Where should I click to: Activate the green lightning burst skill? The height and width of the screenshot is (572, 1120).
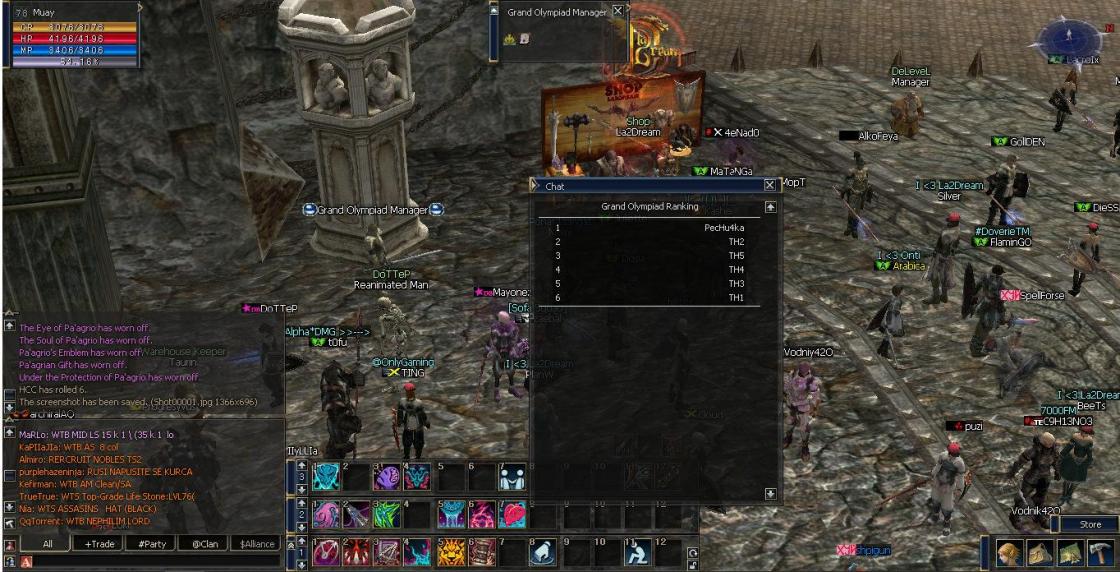pyautogui.click(x=388, y=514)
